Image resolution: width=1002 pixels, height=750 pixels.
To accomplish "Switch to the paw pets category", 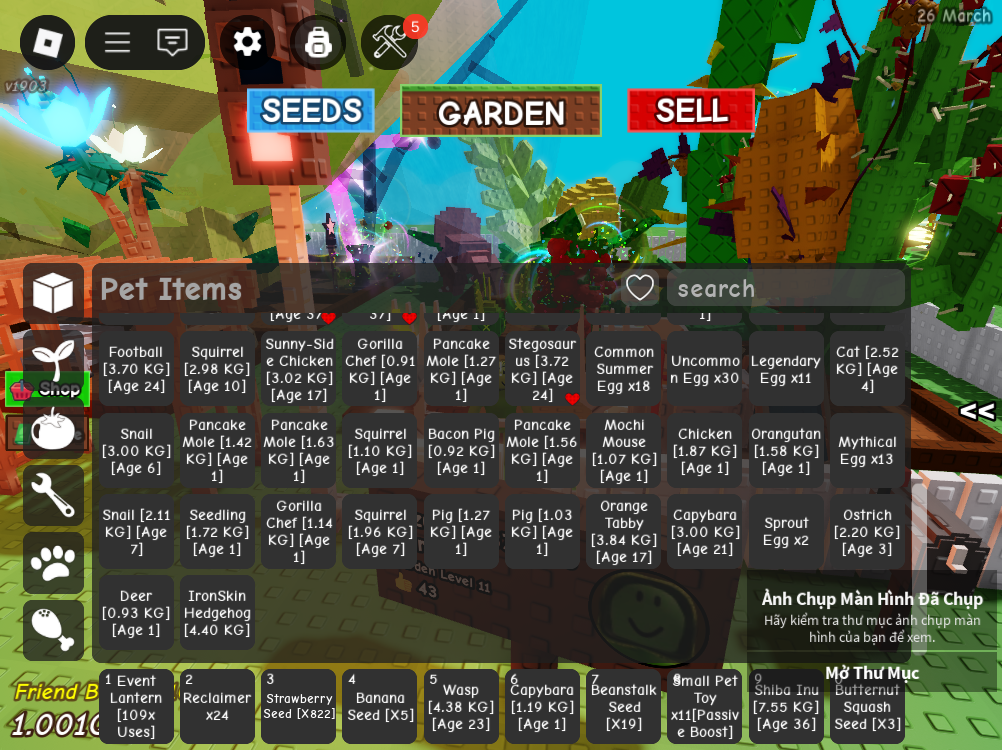I will (x=53, y=562).
